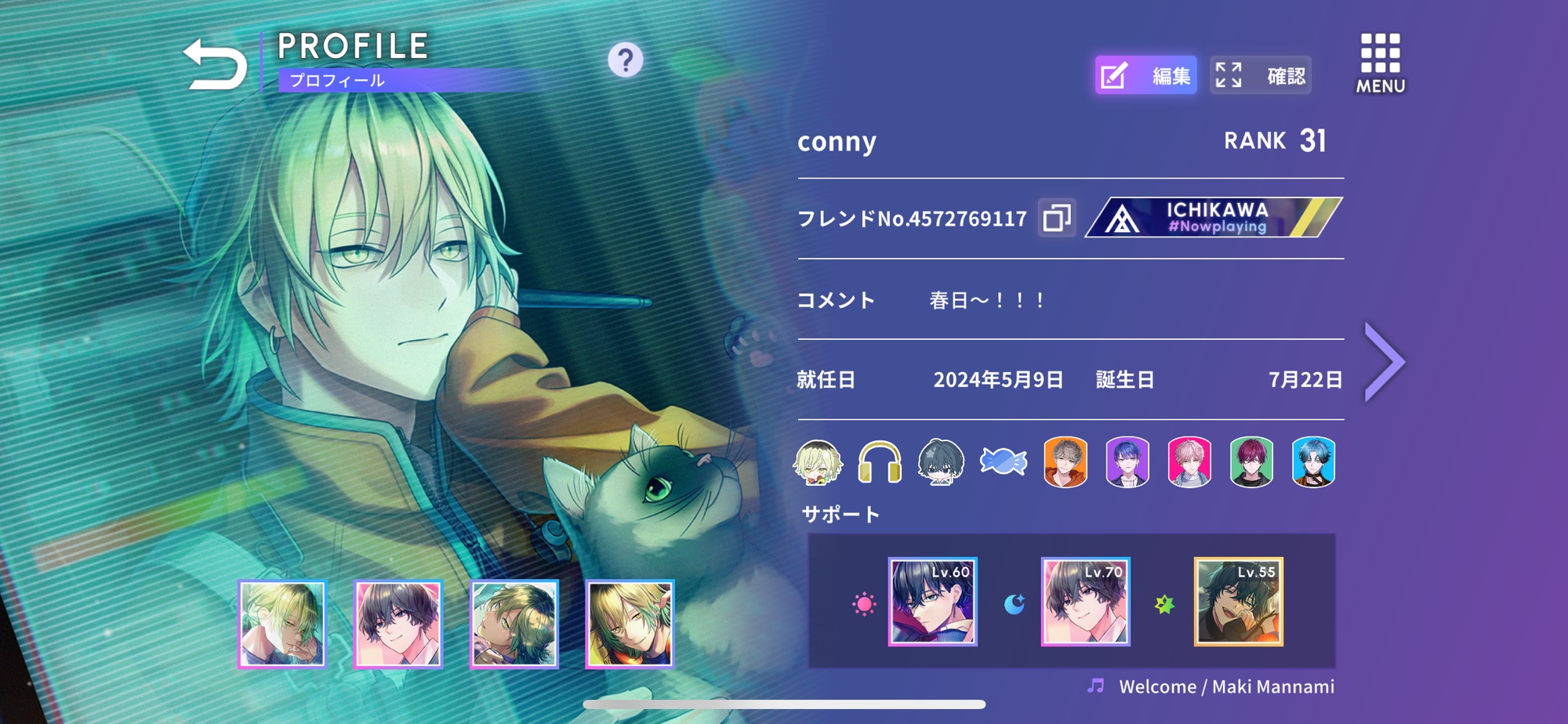Select the yellow headphones badge
This screenshot has height=724, width=1568.
[x=879, y=462]
